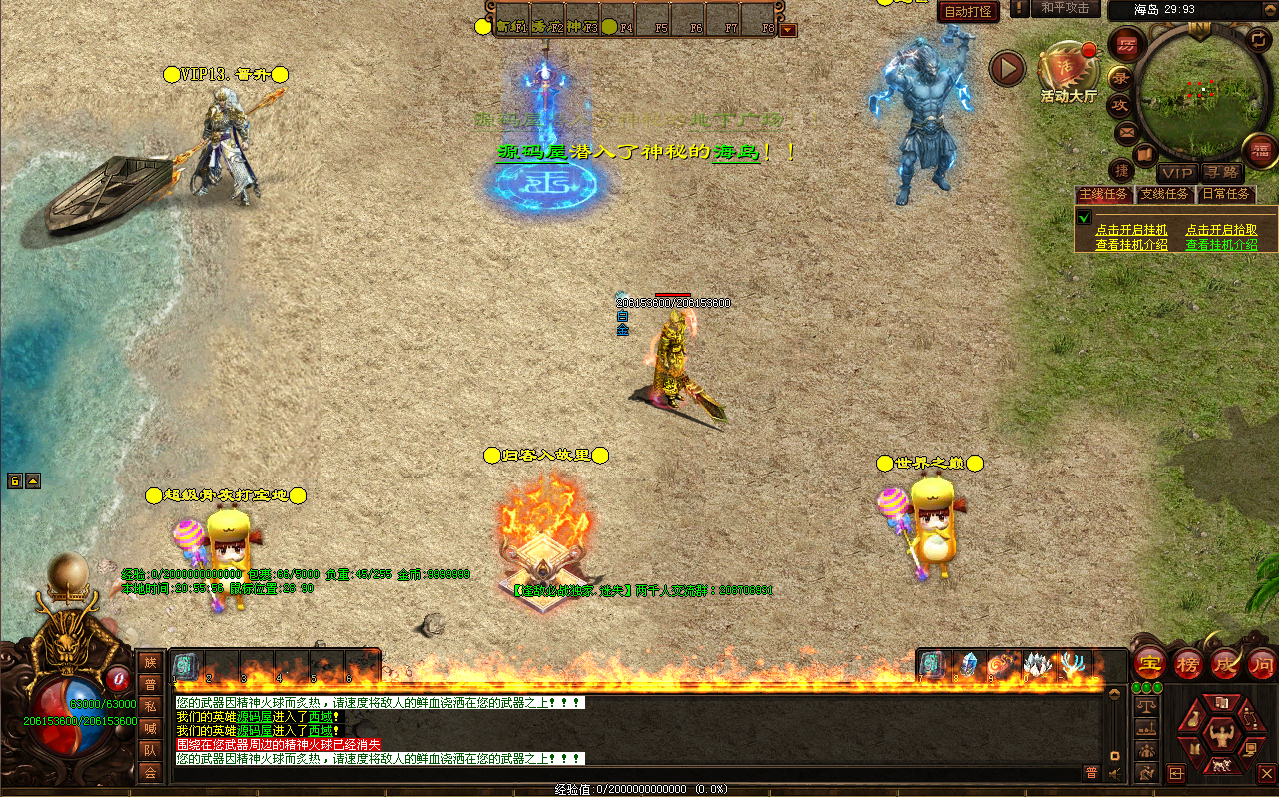
Task: Switch to the 主线任务 main quest tab
Action: pyautogui.click(x=1103, y=194)
